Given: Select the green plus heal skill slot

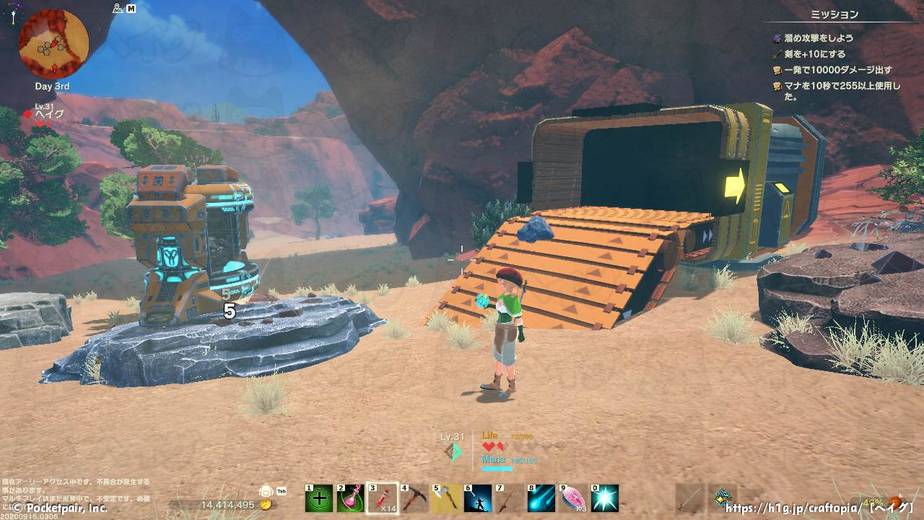Looking at the screenshot, I should click(x=319, y=497).
